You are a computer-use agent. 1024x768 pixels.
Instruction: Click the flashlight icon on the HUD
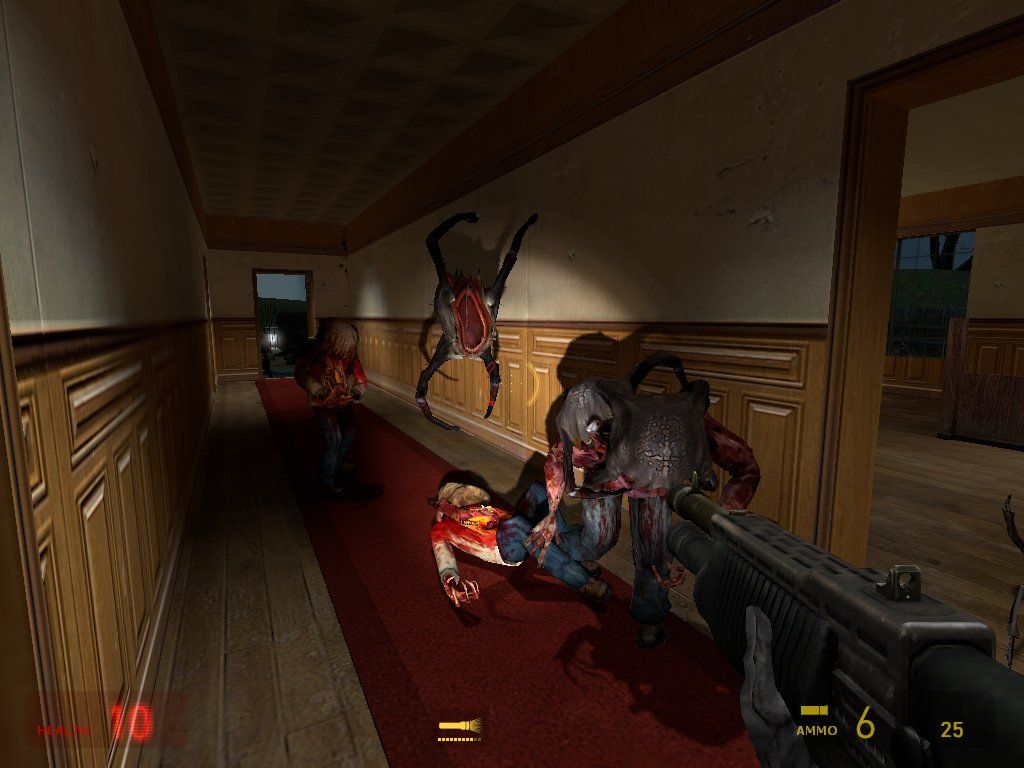pos(459,724)
